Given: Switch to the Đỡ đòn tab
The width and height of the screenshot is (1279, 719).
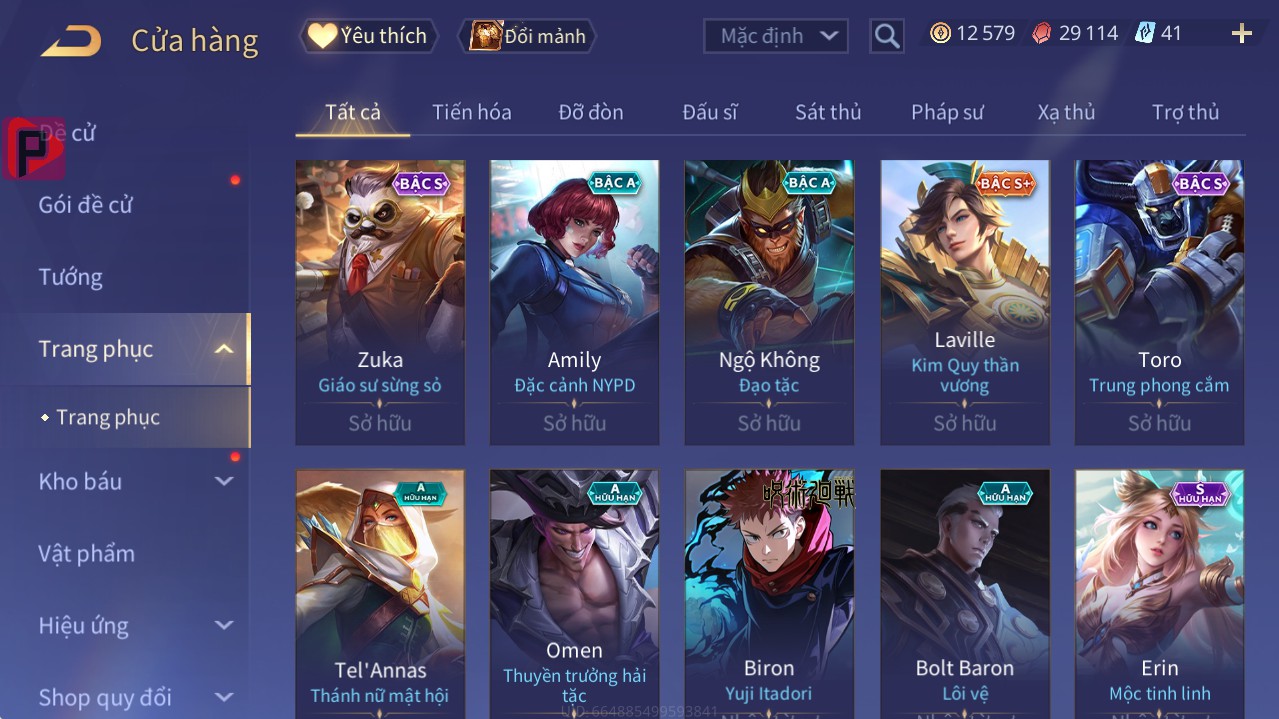Looking at the screenshot, I should click(x=590, y=113).
